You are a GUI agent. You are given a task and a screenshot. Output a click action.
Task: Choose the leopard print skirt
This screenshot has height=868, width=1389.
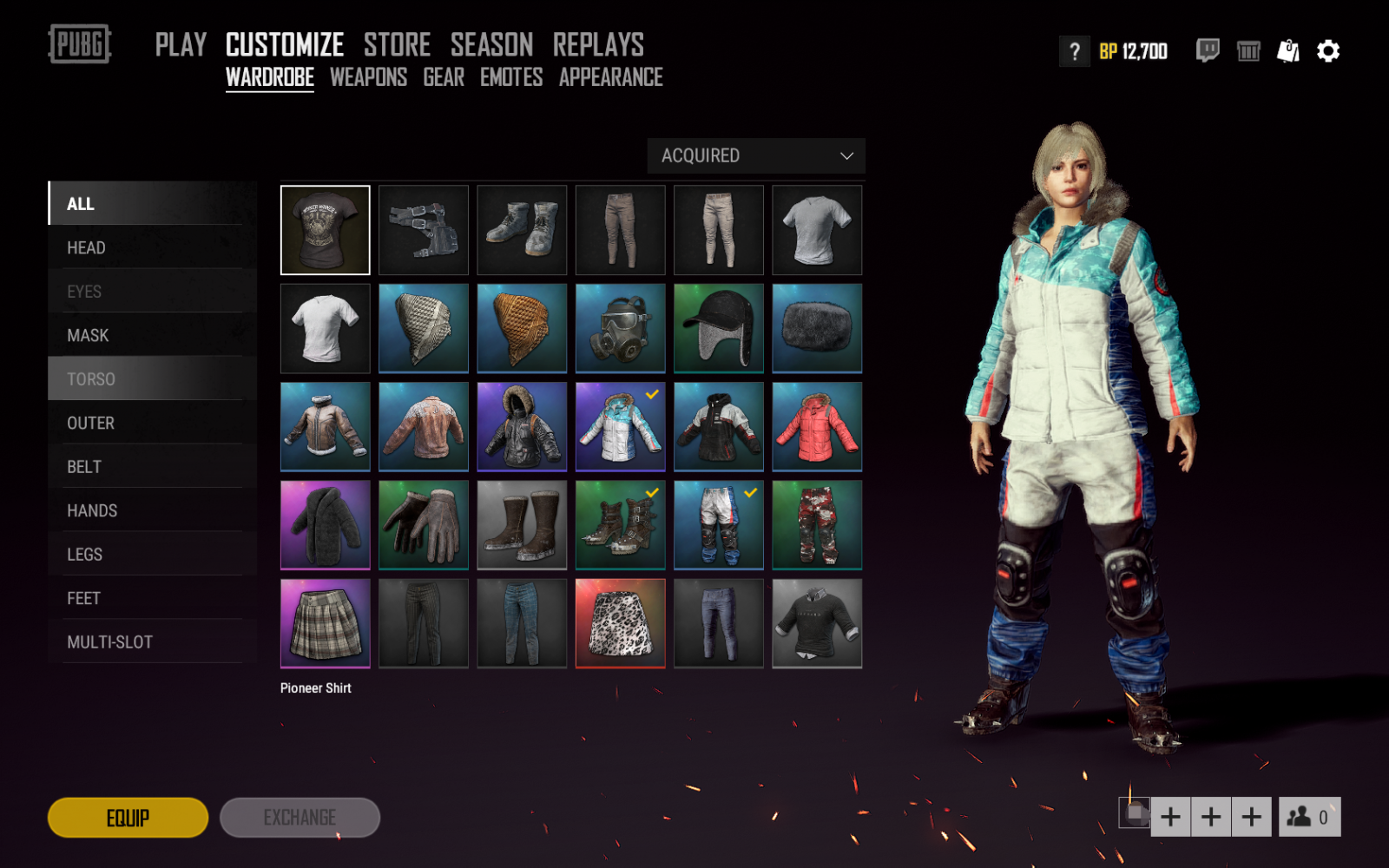coord(620,623)
